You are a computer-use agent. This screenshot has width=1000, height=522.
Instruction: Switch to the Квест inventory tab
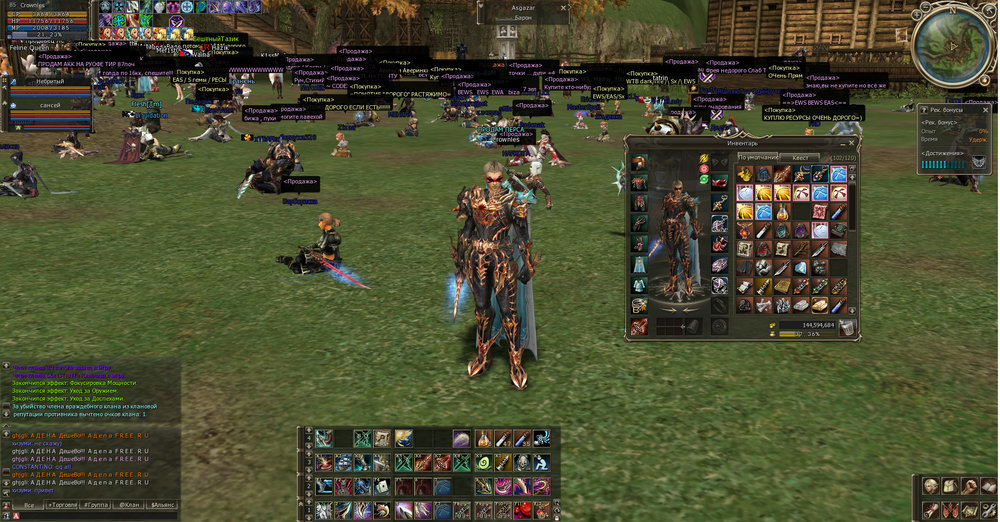pos(800,158)
